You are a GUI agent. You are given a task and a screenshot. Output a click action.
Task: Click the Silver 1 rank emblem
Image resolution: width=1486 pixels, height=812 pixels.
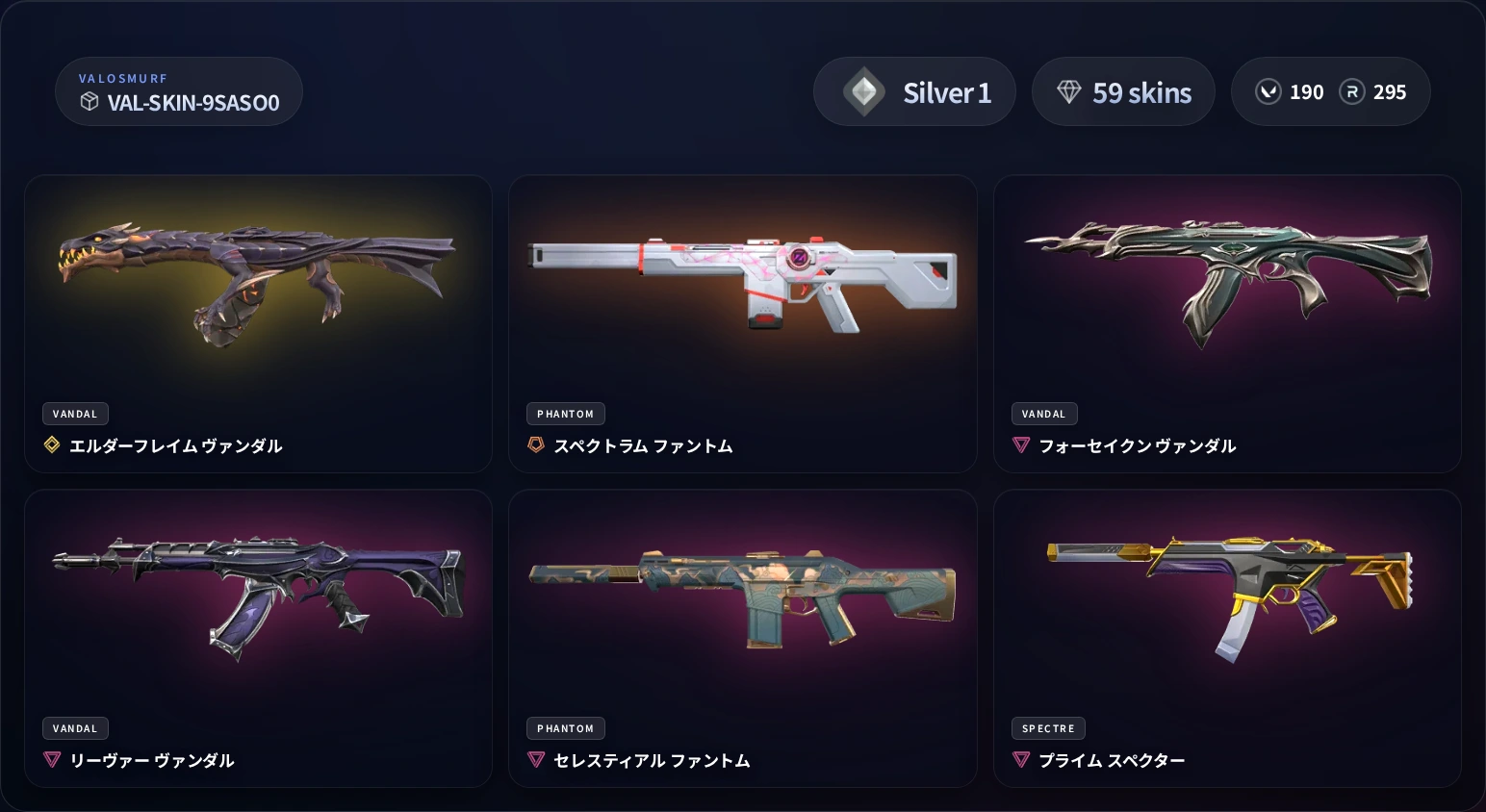[863, 91]
